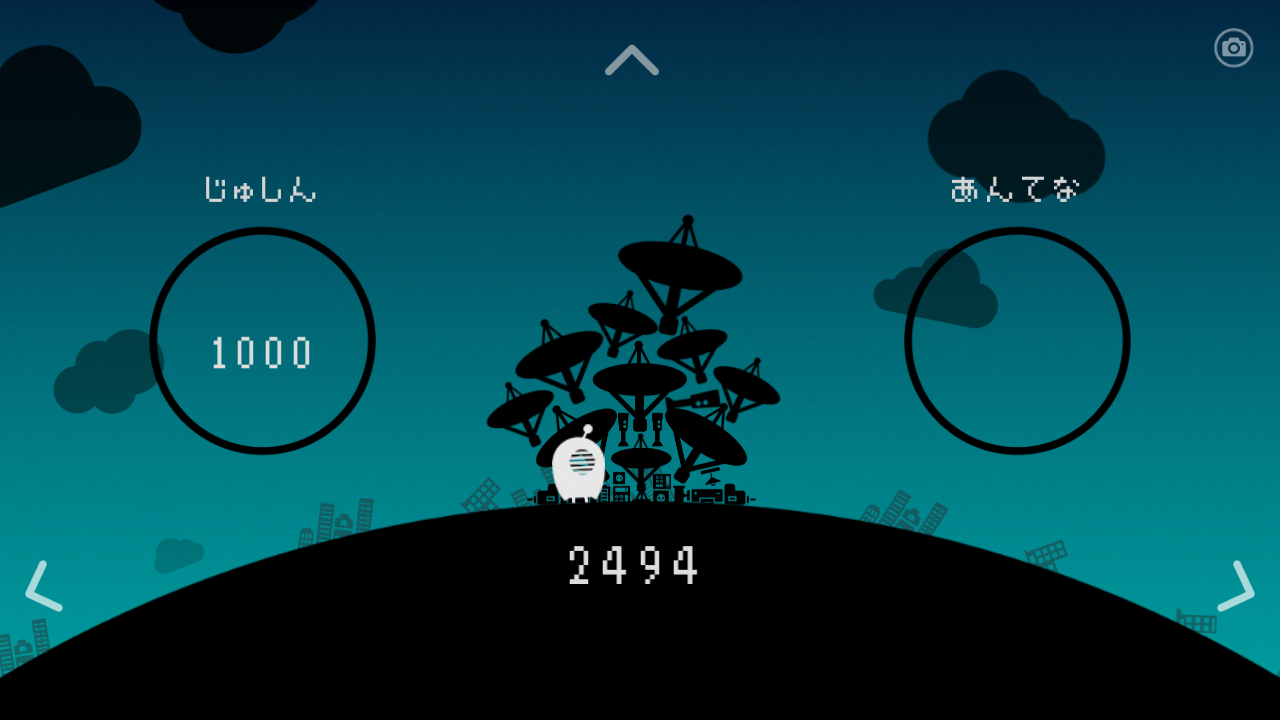The width and height of the screenshot is (1280, 720).
Task: Tap the score number 2494
Action: click(x=632, y=565)
